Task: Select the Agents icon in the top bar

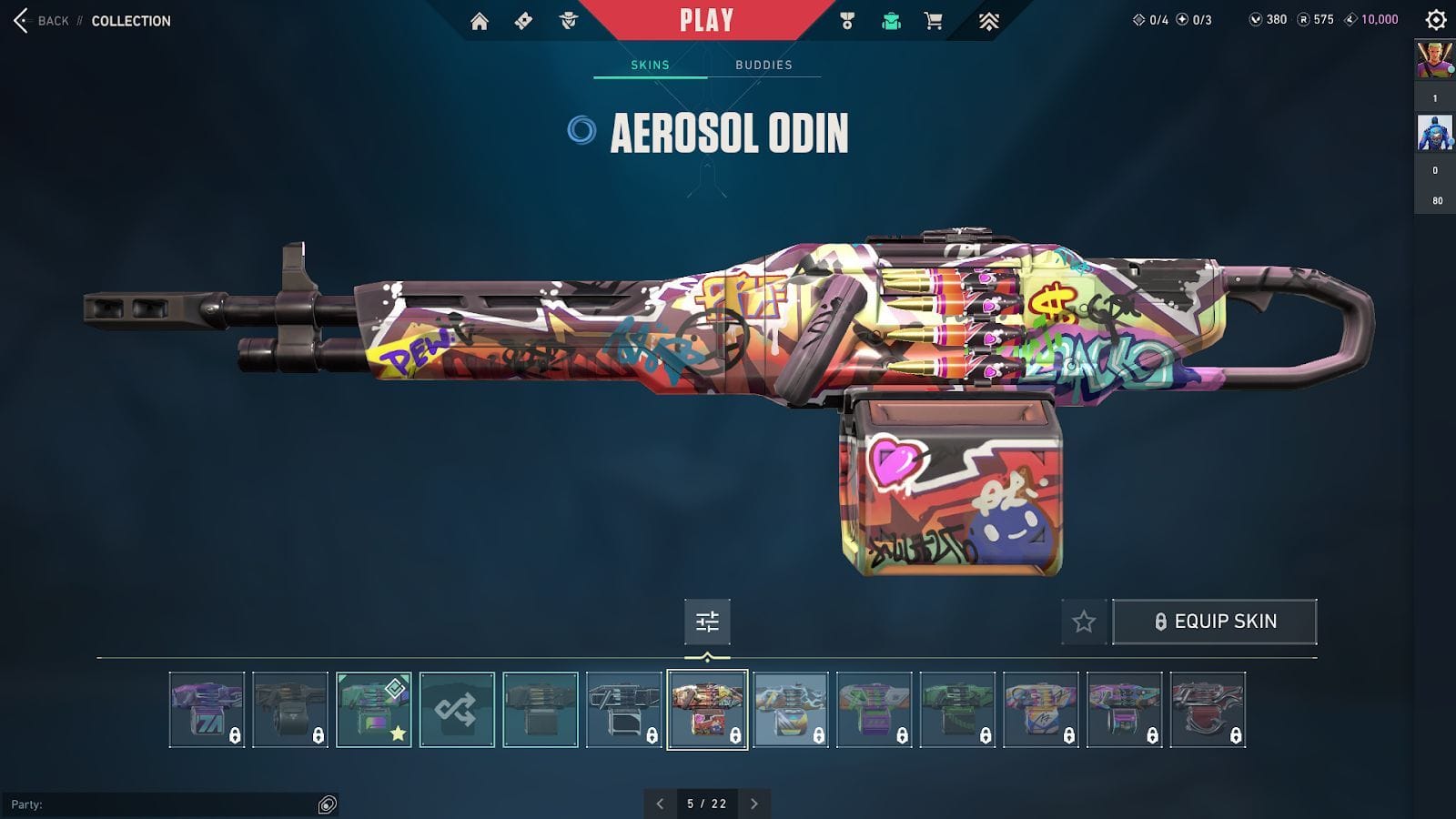Action: point(568,18)
